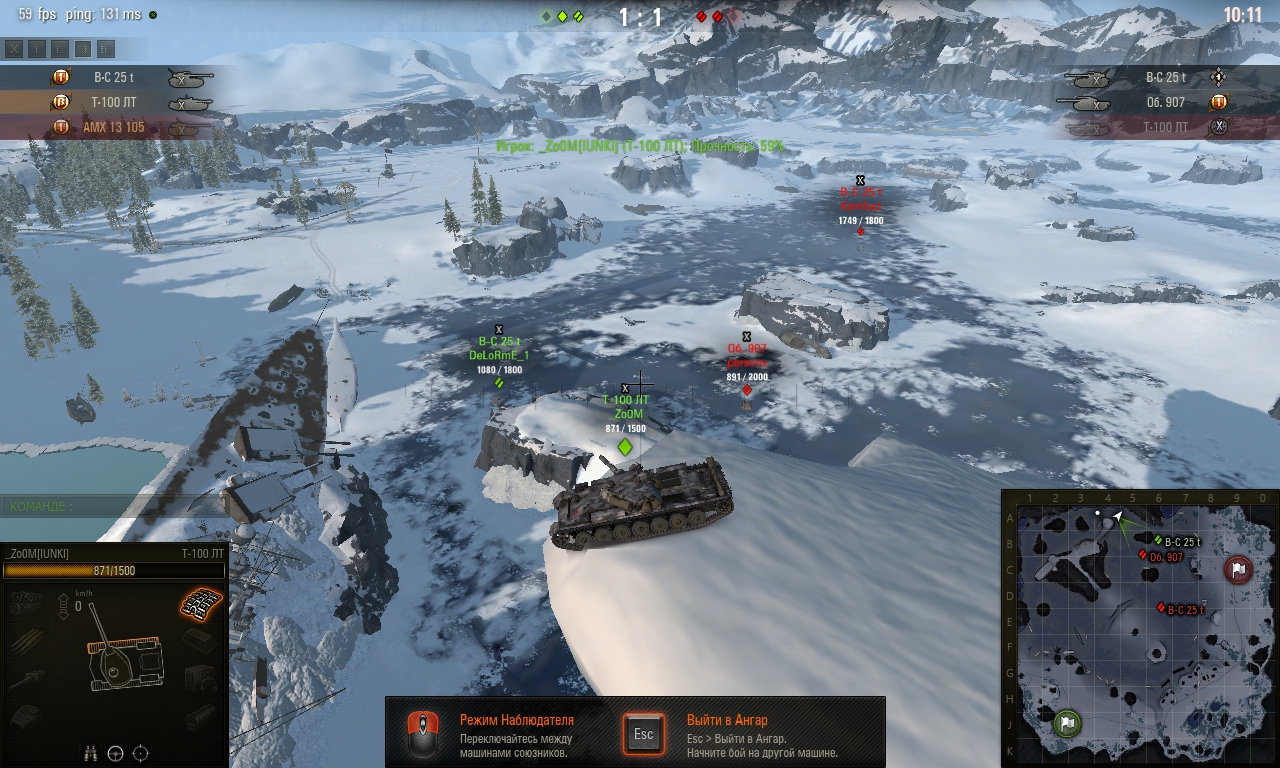Screen dimensions: 1280x768
Task: Click the crosshair icon under tank diagram
Action: (141, 753)
